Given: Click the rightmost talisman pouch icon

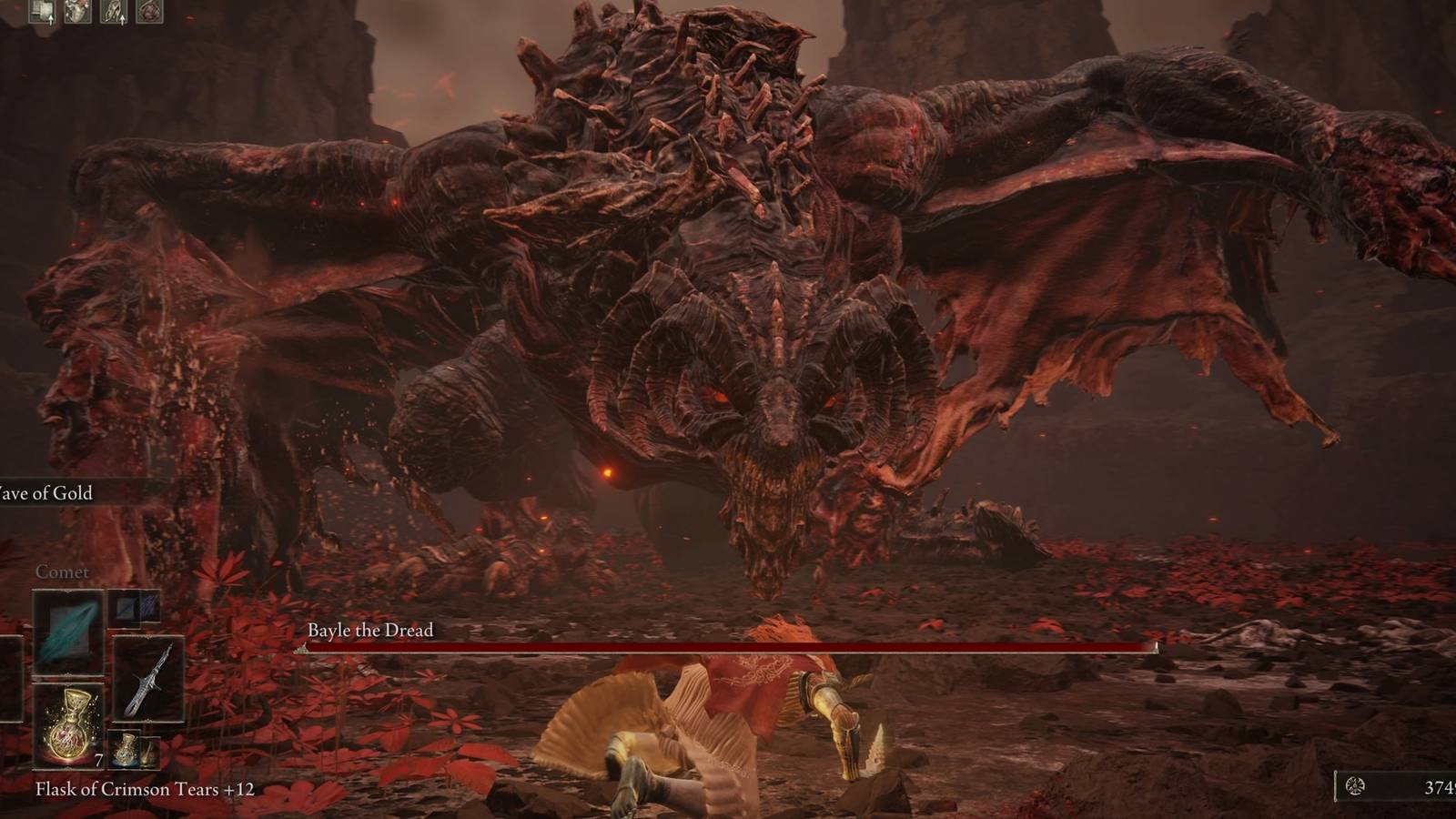Looking at the screenshot, I should (x=150, y=11).
